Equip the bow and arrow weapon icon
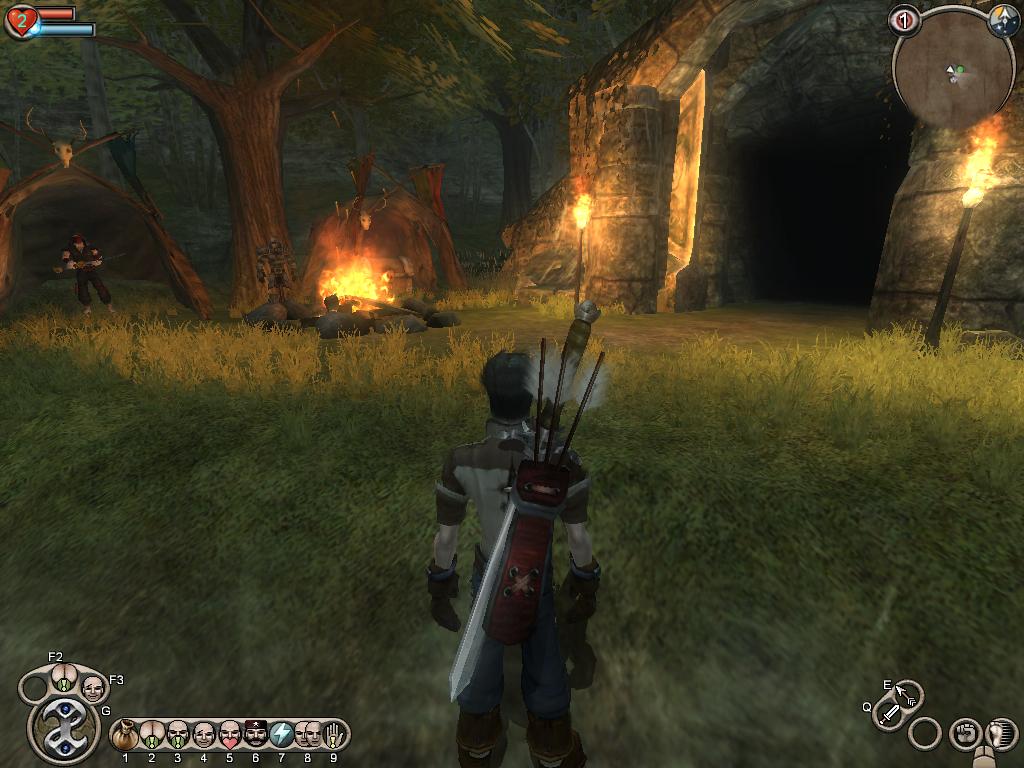The image size is (1024, 768). point(908,693)
